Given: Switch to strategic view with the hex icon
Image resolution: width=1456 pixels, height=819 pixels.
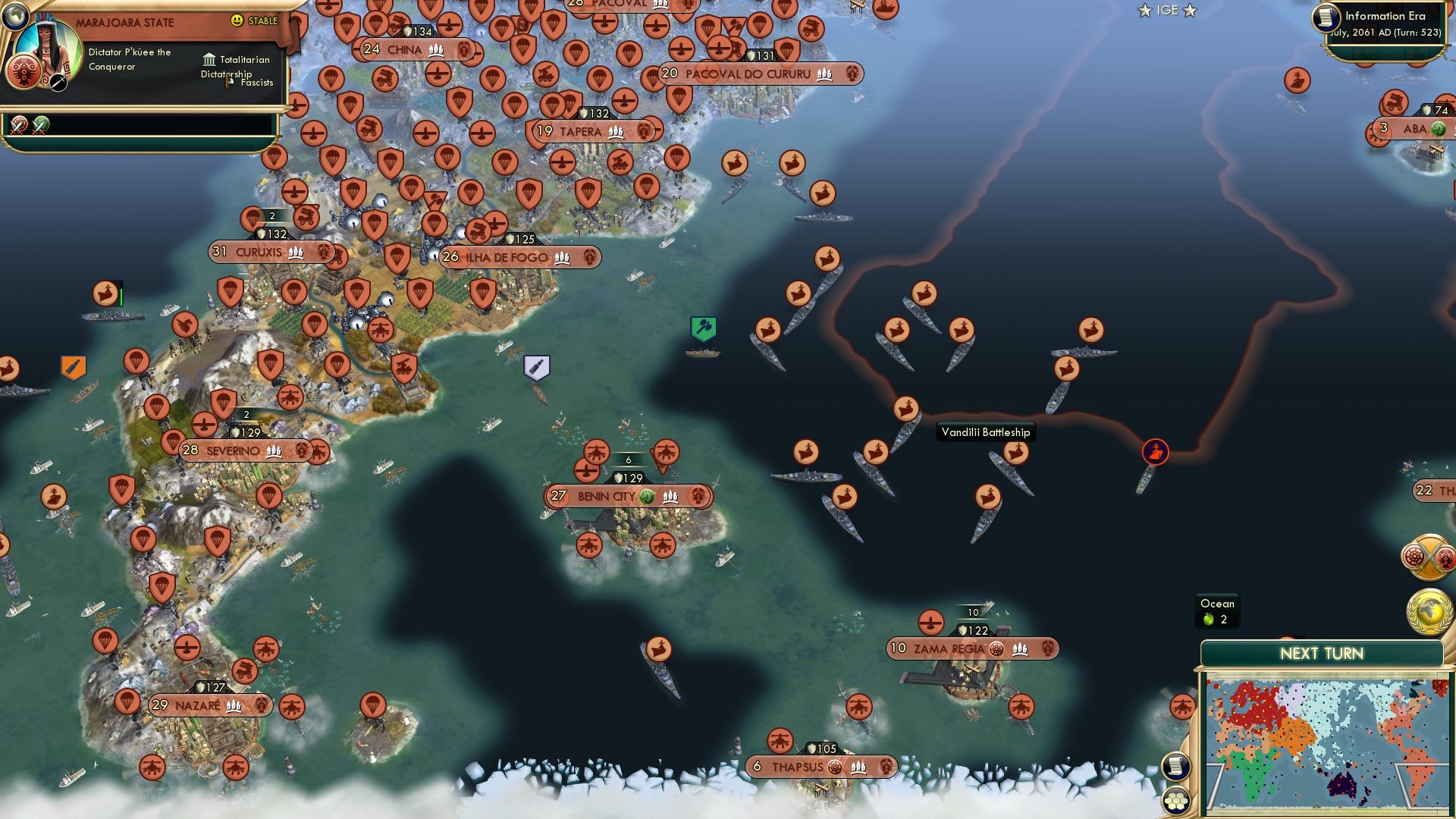Looking at the screenshot, I should click(x=1176, y=802).
